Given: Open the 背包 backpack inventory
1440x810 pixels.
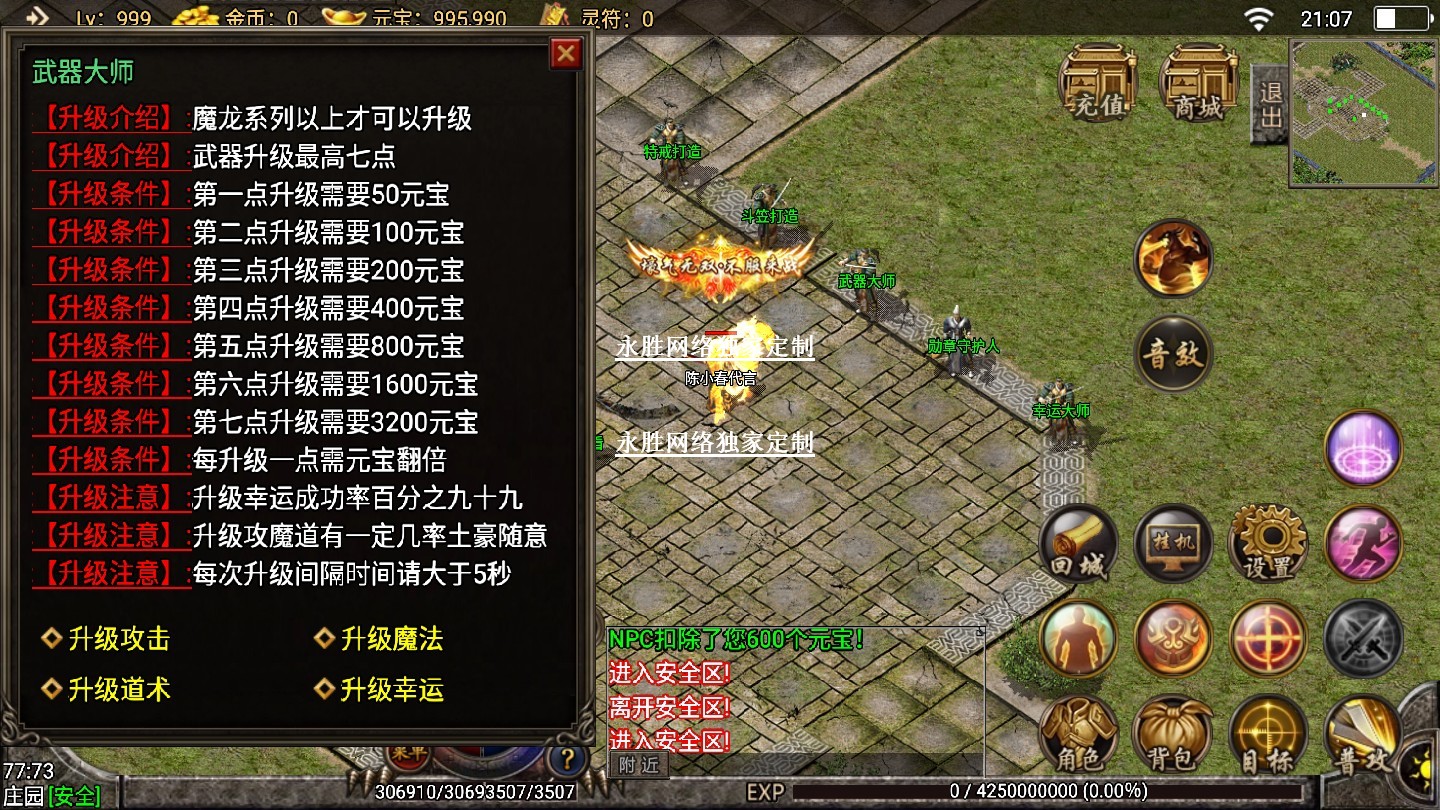Looking at the screenshot, I should tap(1173, 735).
